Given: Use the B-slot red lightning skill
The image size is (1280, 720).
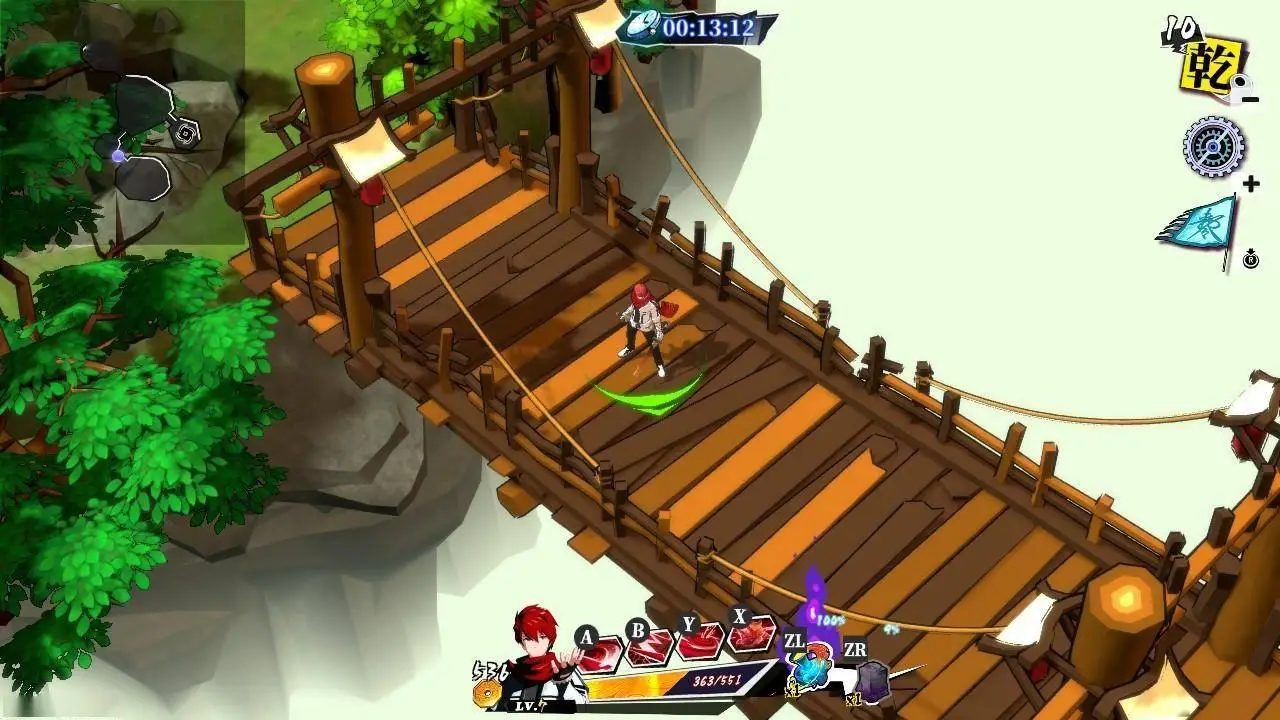Looking at the screenshot, I should [651, 648].
